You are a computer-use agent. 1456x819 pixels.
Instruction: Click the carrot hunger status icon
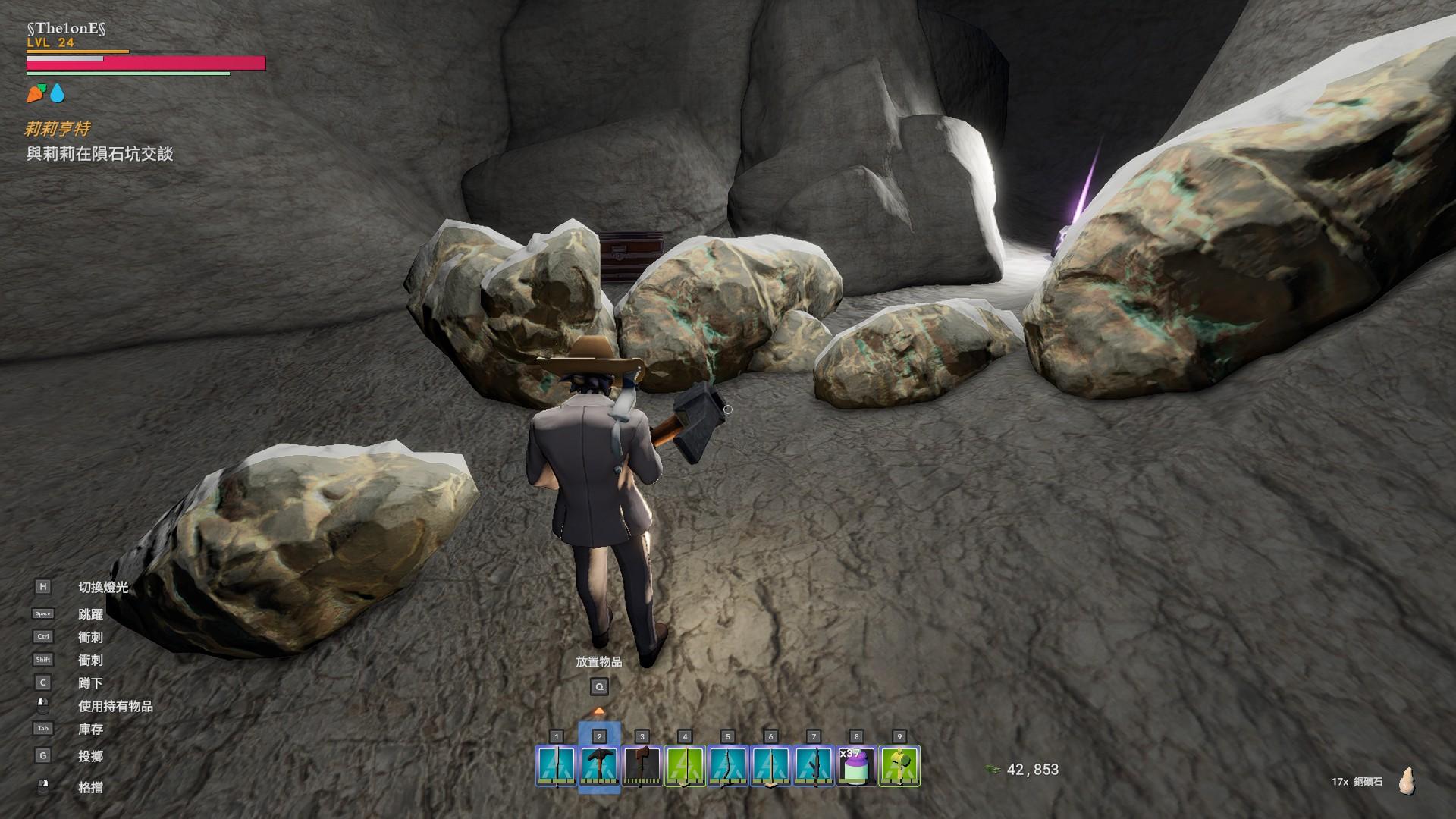(36, 93)
